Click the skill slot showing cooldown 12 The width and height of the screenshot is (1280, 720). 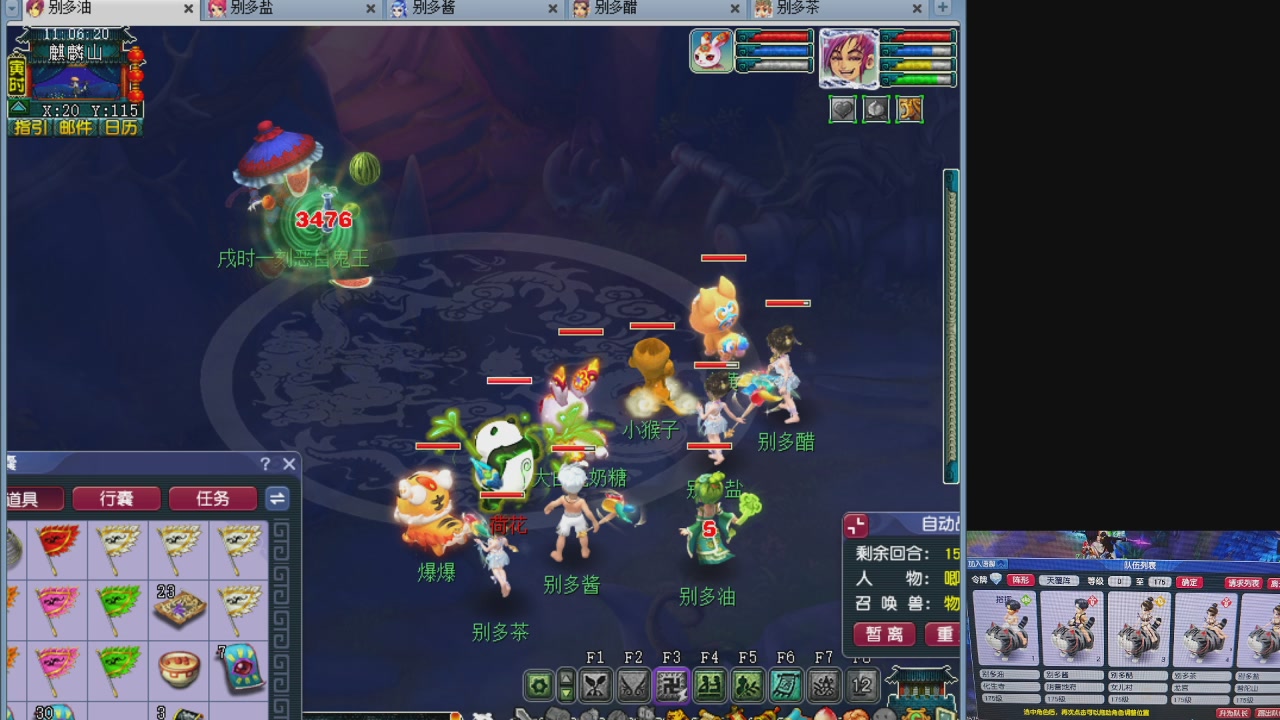click(x=860, y=684)
